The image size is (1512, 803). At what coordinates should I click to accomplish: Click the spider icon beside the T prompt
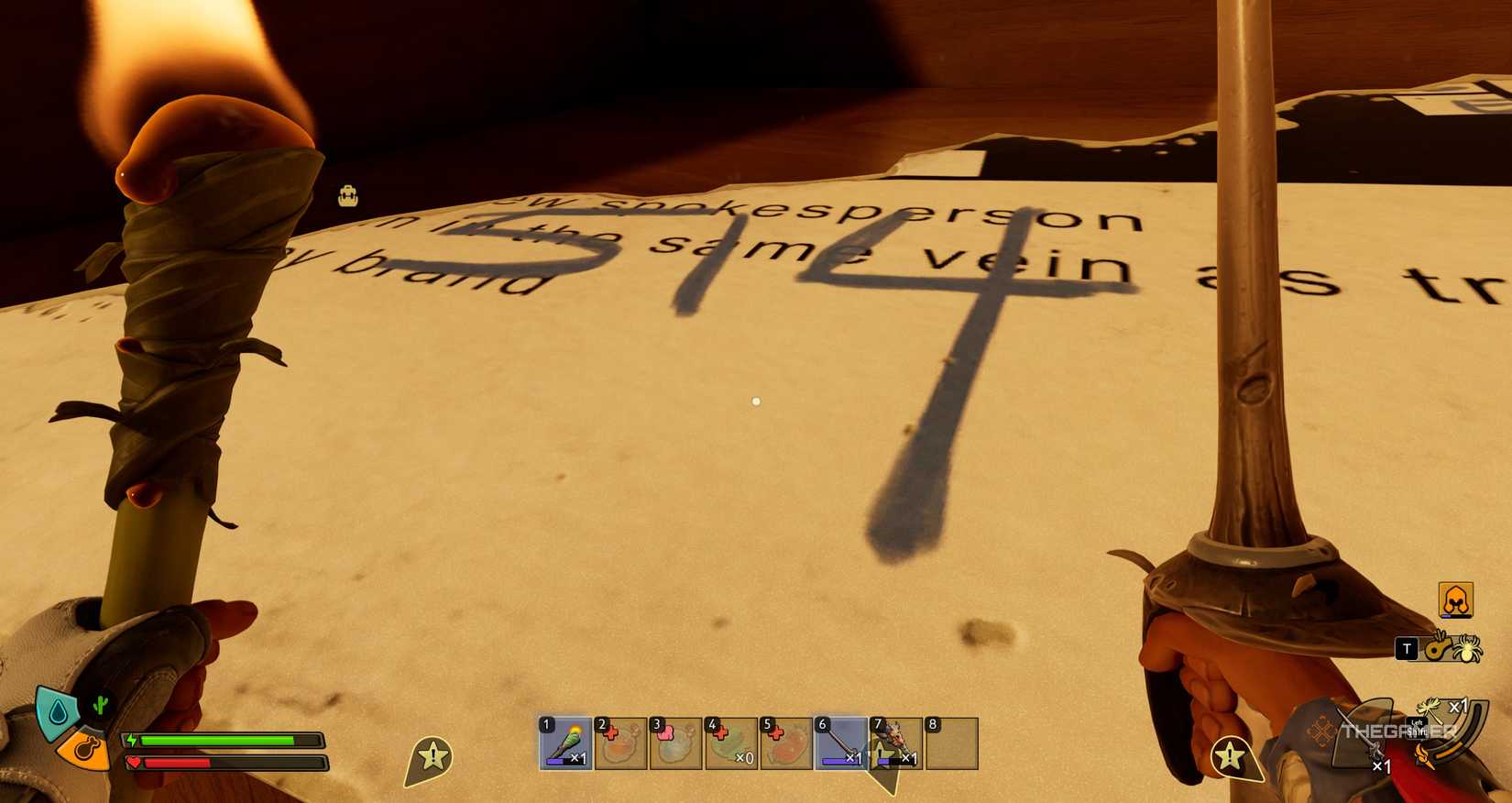click(1468, 650)
